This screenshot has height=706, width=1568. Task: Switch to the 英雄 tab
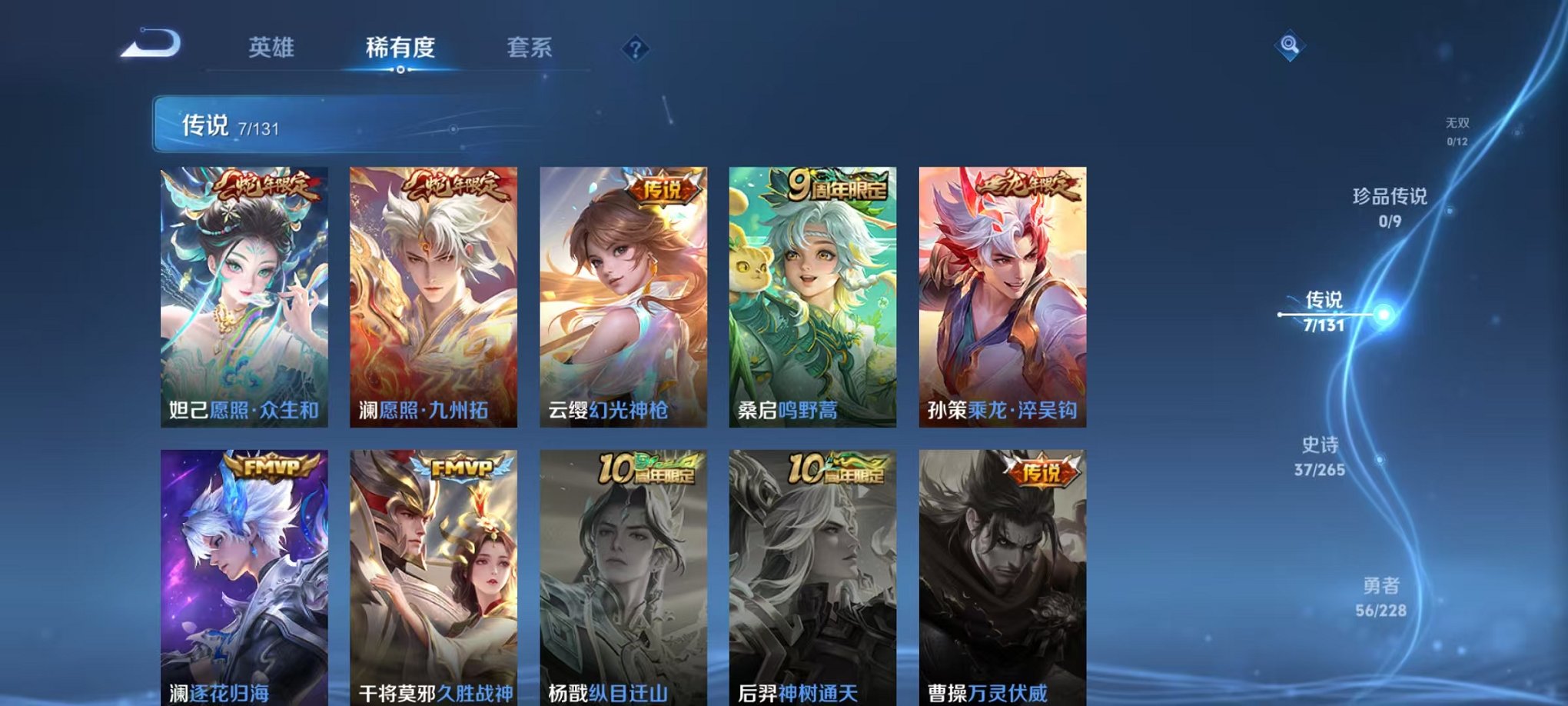tap(271, 48)
